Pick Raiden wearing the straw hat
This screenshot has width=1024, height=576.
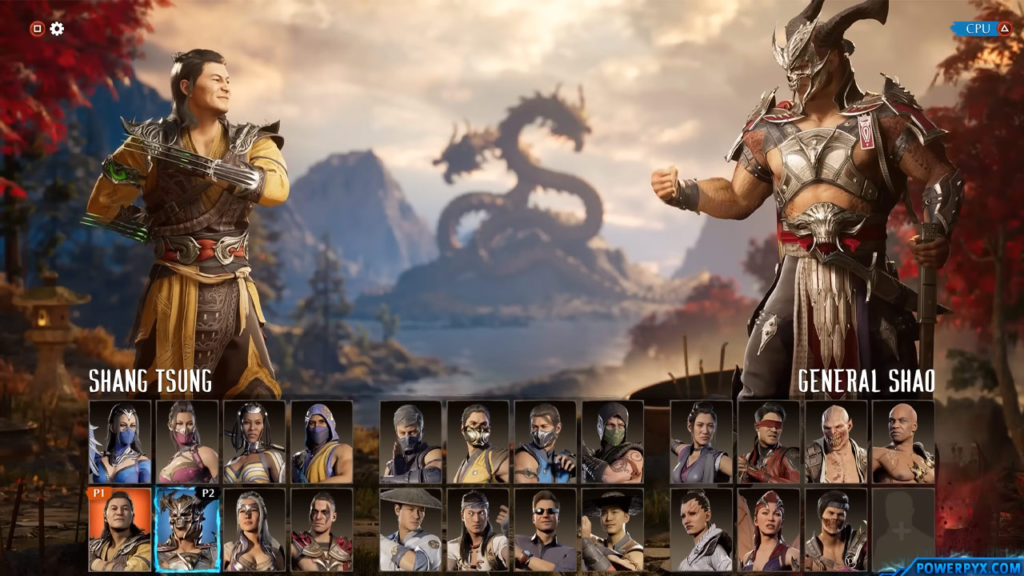(x=411, y=529)
